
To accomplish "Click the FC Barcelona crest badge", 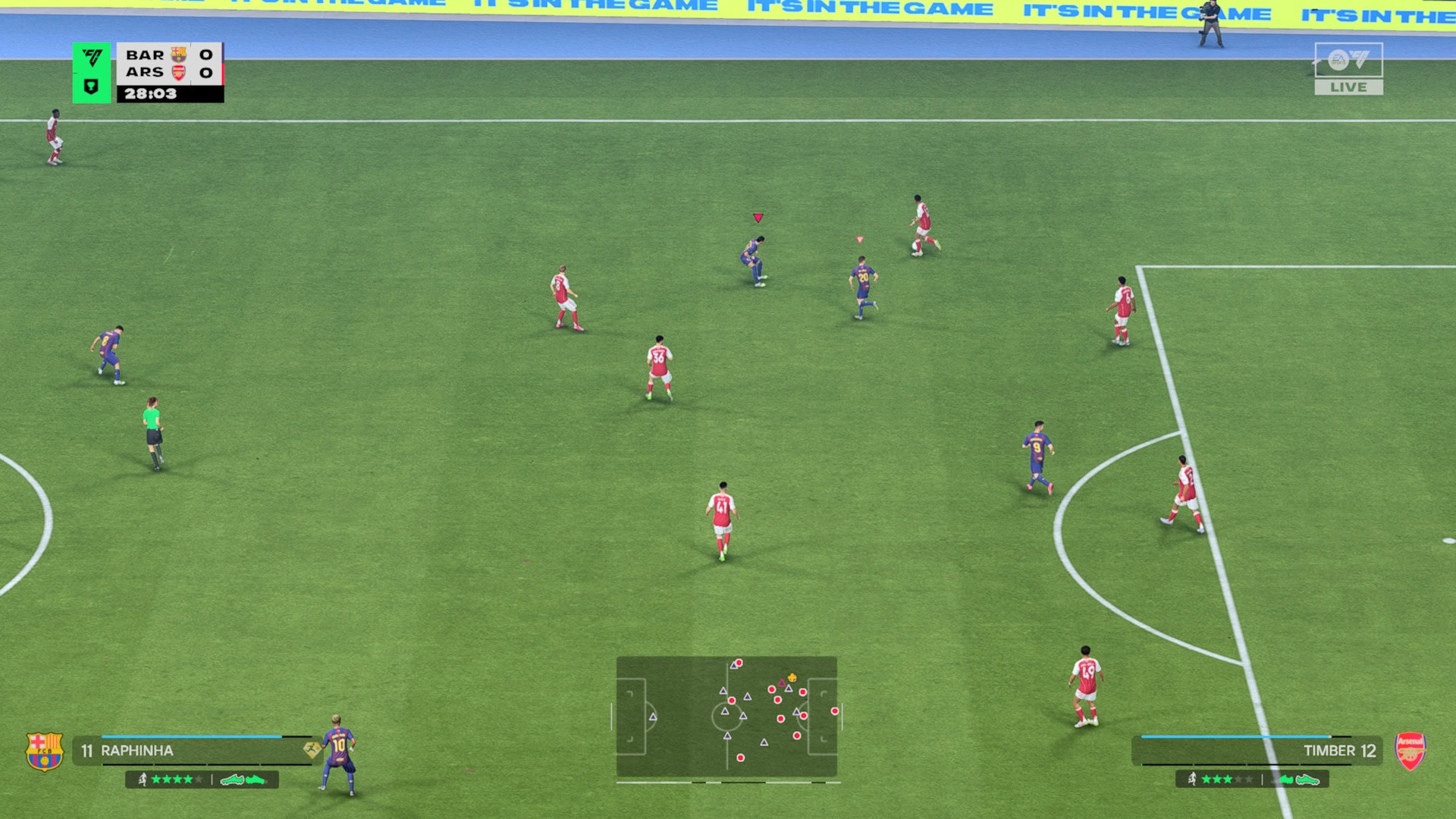I will click(x=45, y=751).
